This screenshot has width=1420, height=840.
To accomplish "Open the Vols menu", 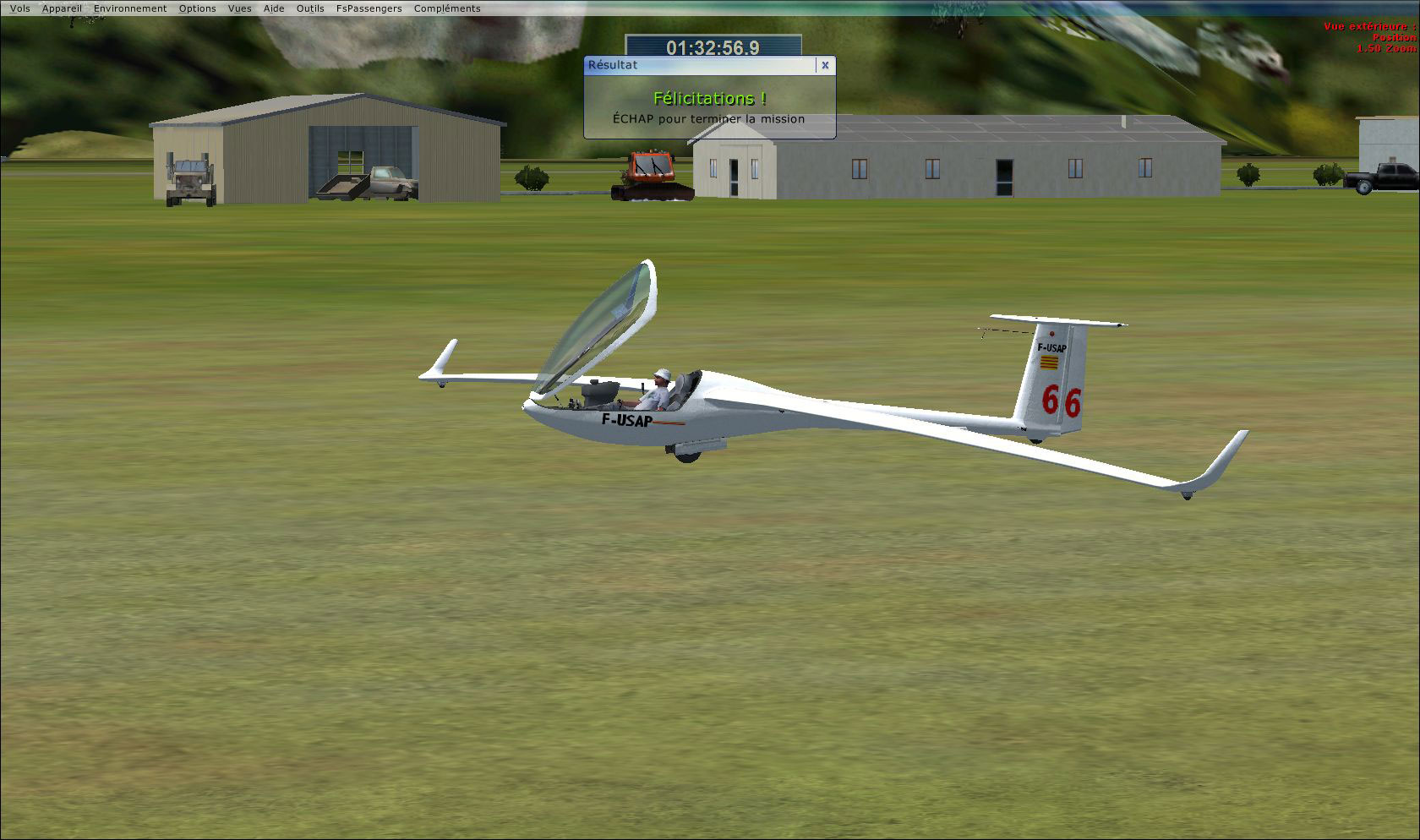I will tap(19, 8).
